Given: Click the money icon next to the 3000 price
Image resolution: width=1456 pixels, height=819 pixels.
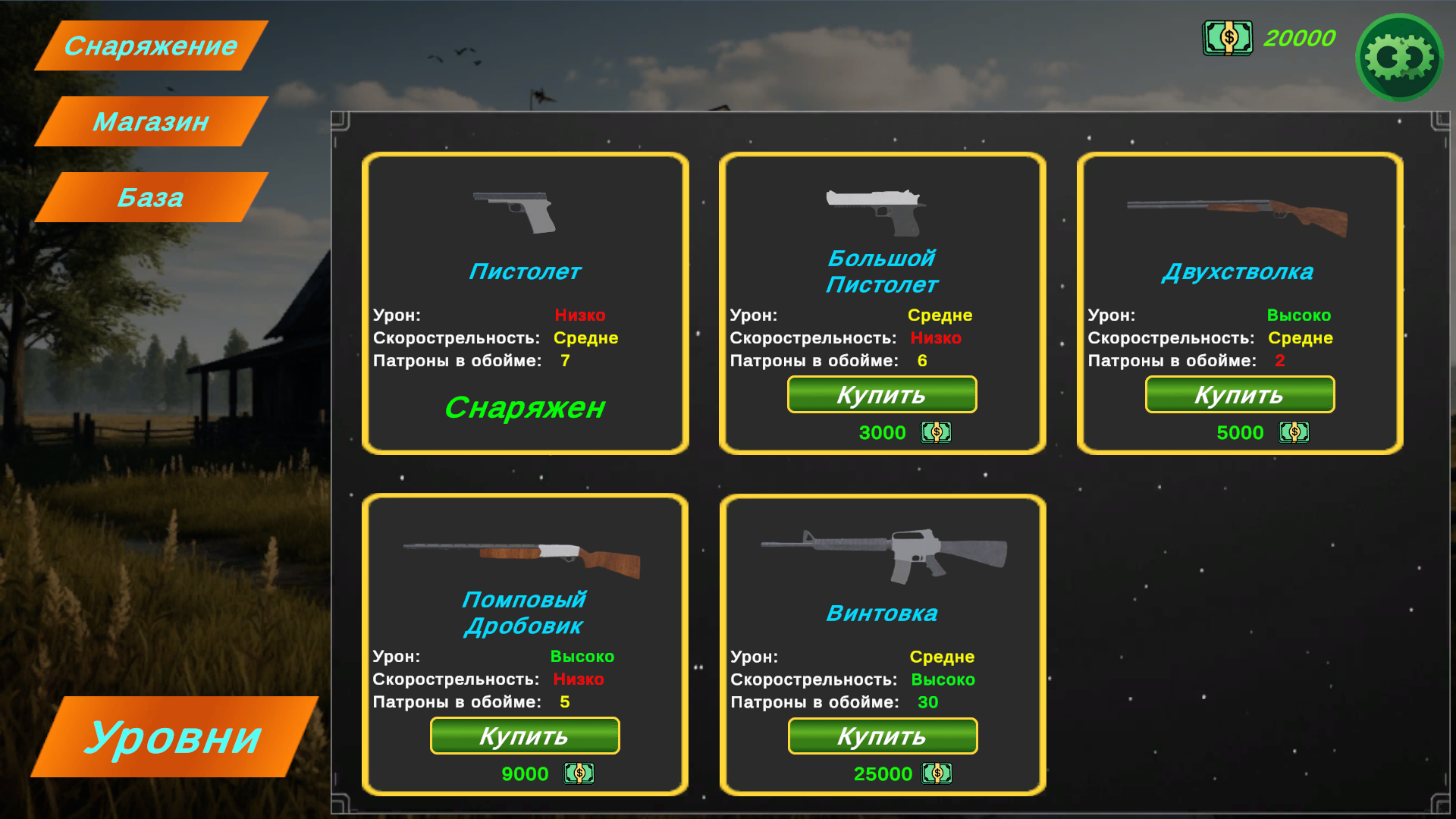Looking at the screenshot, I should [x=936, y=432].
